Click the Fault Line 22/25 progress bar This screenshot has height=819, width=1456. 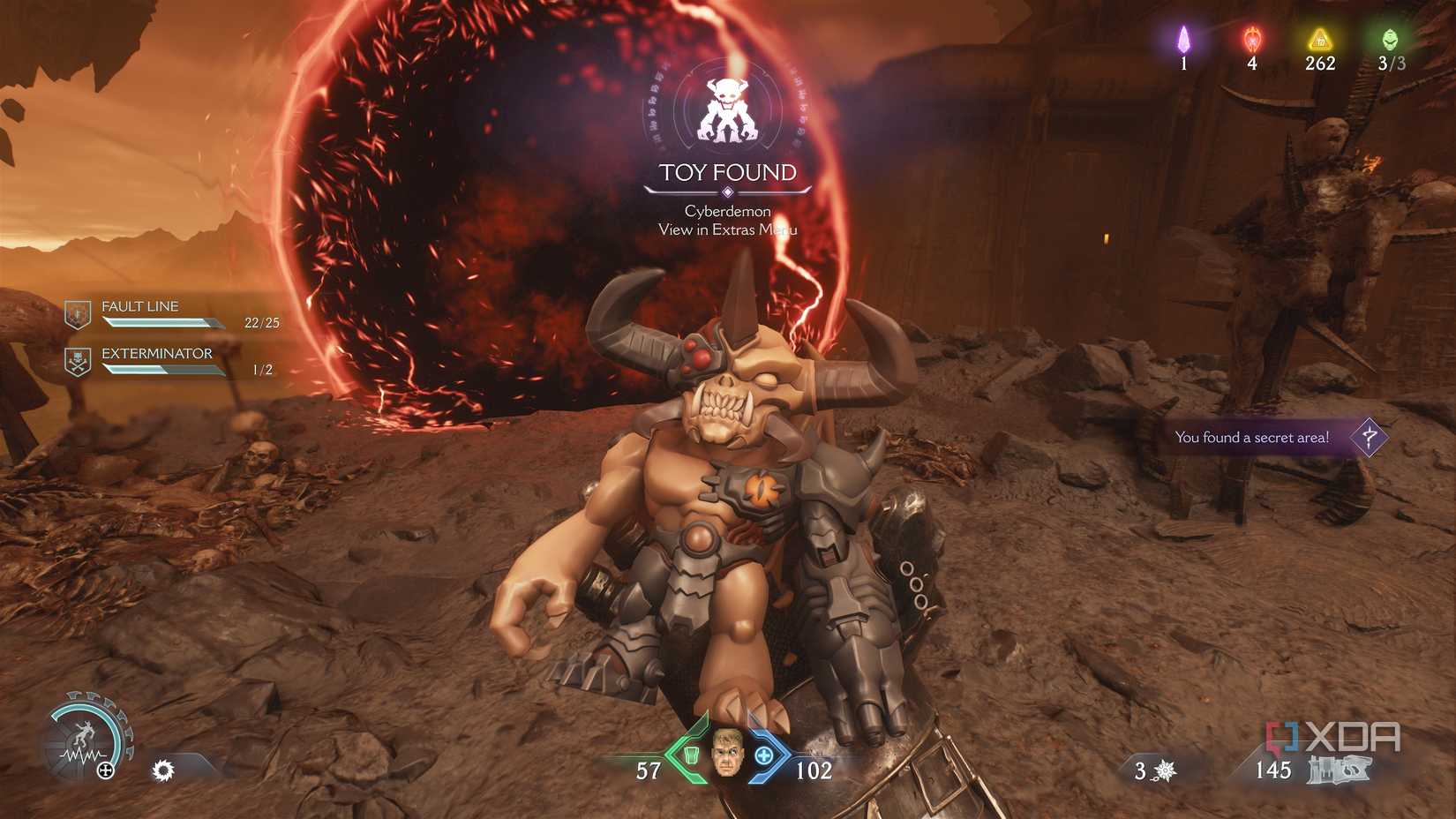point(163,324)
